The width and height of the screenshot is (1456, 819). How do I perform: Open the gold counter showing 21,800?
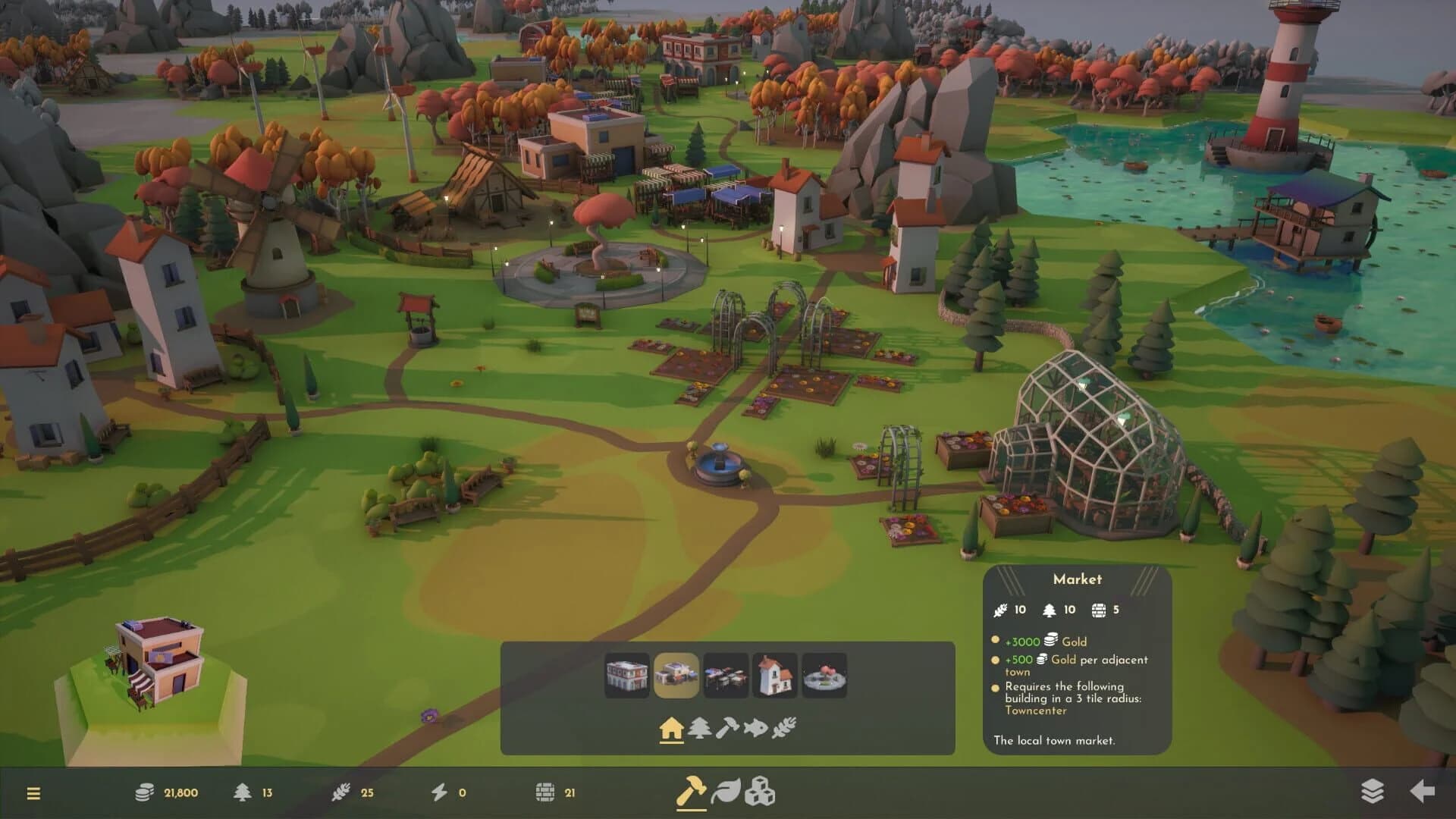[163, 792]
